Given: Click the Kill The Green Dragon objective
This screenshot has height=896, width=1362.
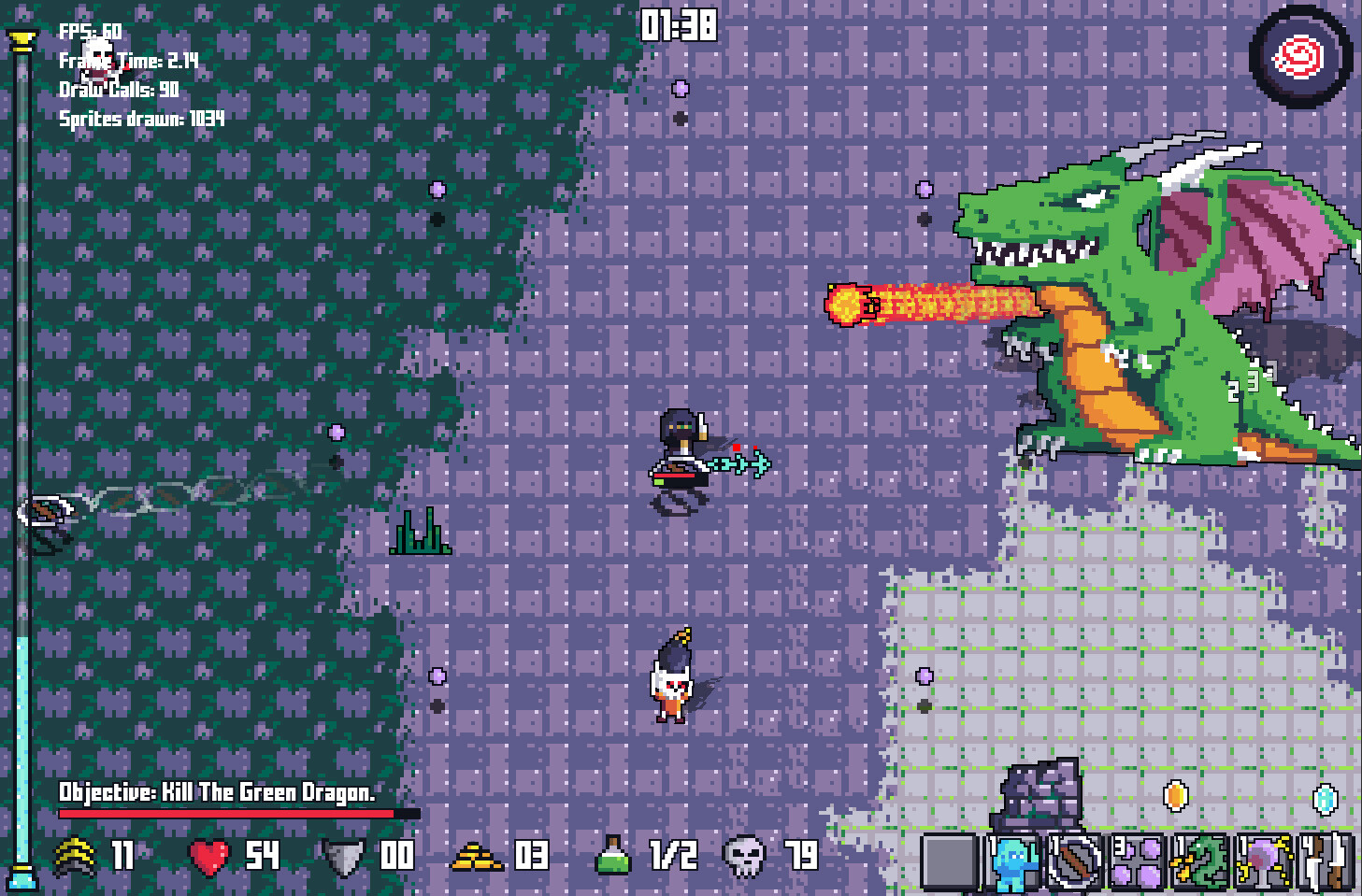Looking at the screenshot, I should (x=217, y=793).
